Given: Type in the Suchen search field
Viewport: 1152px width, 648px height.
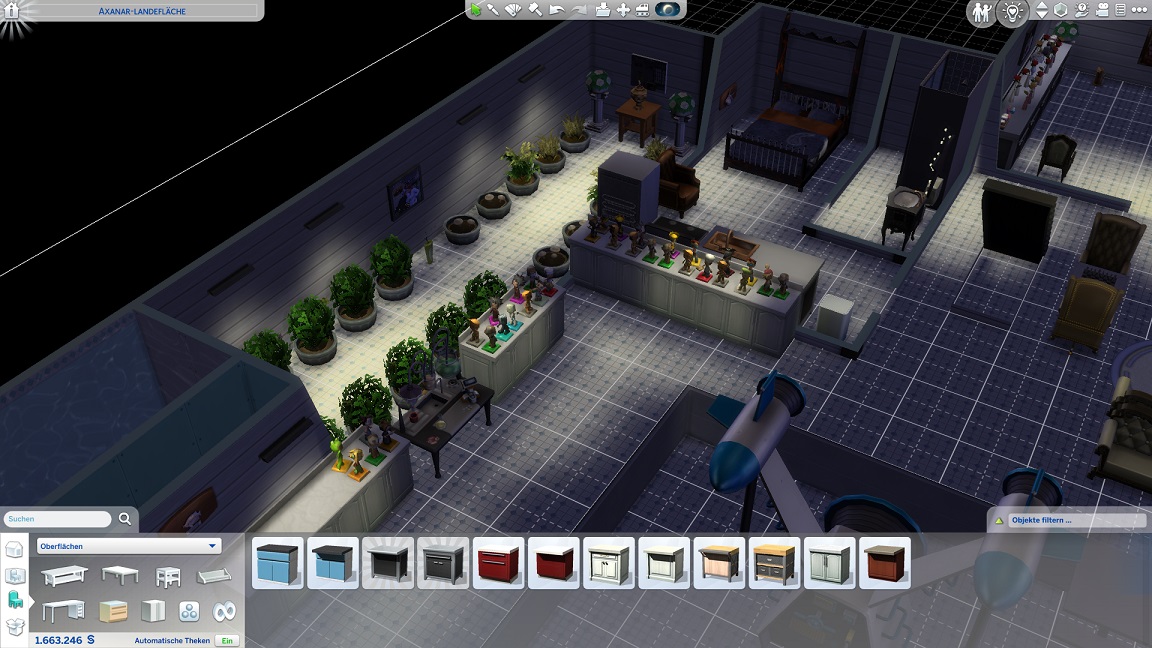Looking at the screenshot, I should point(58,519).
